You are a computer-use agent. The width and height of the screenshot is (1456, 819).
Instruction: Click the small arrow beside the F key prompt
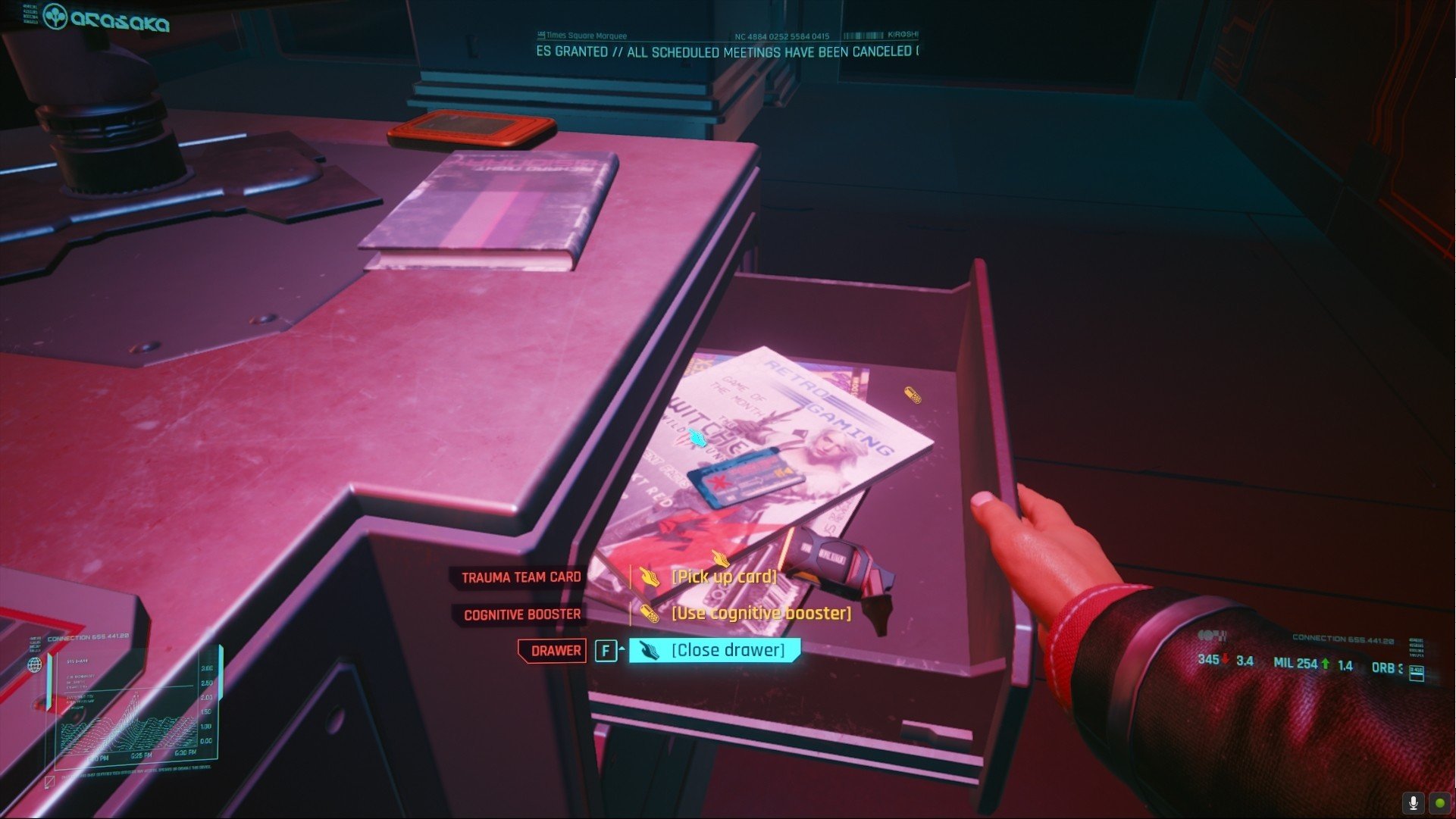623,649
